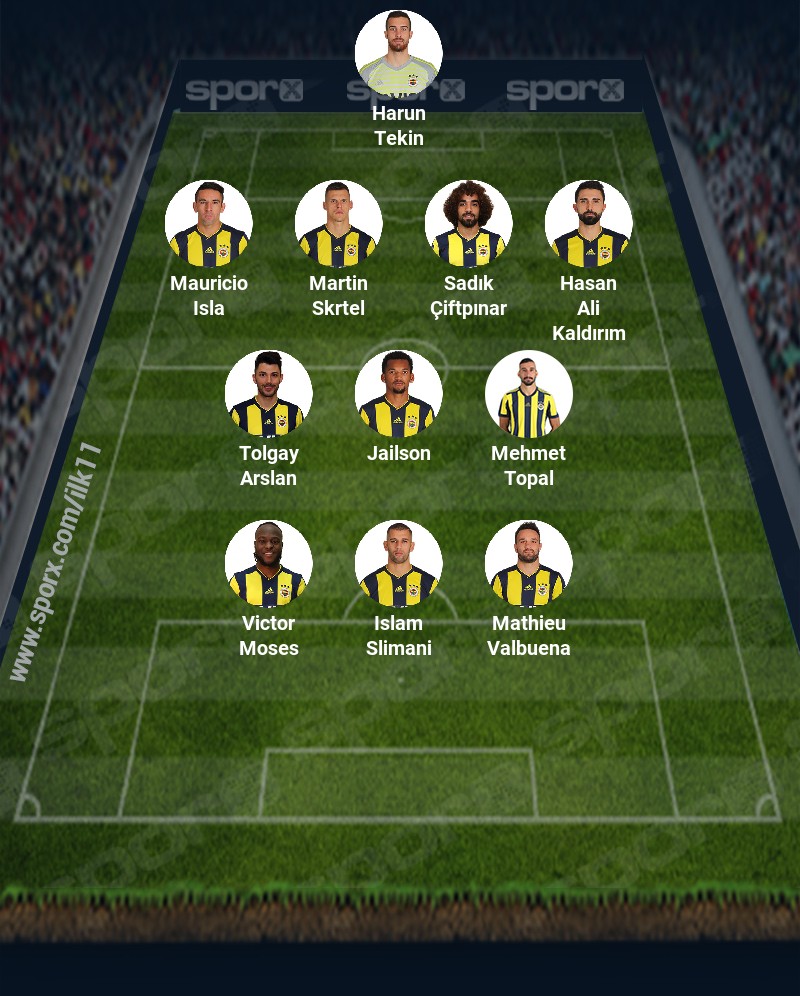Image resolution: width=800 pixels, height=996 pixels.
Task: Choose Mauricio Isla in the back line
Action: point(208,224)
